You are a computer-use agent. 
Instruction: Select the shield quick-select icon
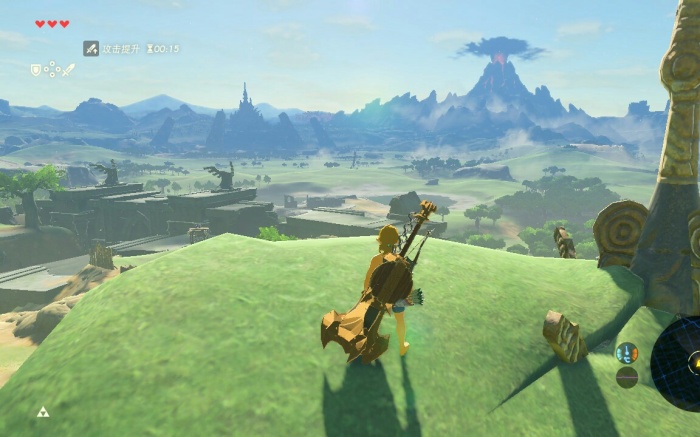(x=36, y=70)
